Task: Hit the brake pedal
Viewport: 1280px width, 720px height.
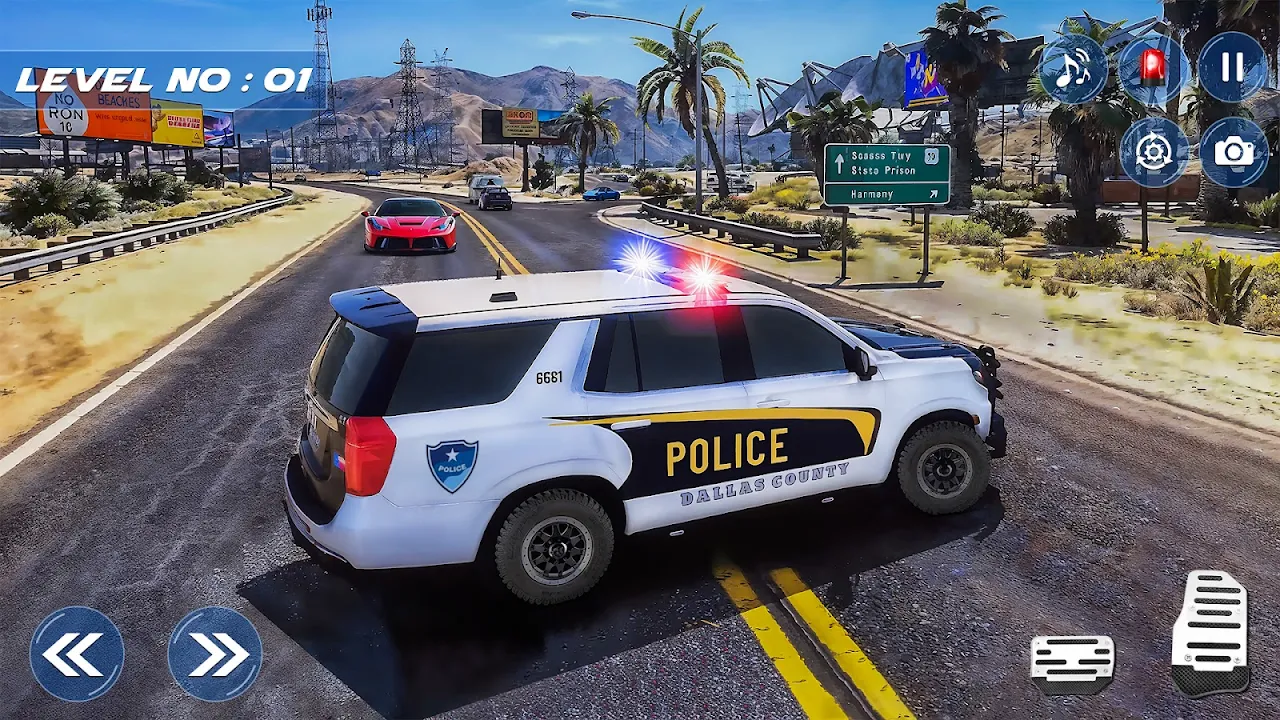Action: pos(1073,663)
